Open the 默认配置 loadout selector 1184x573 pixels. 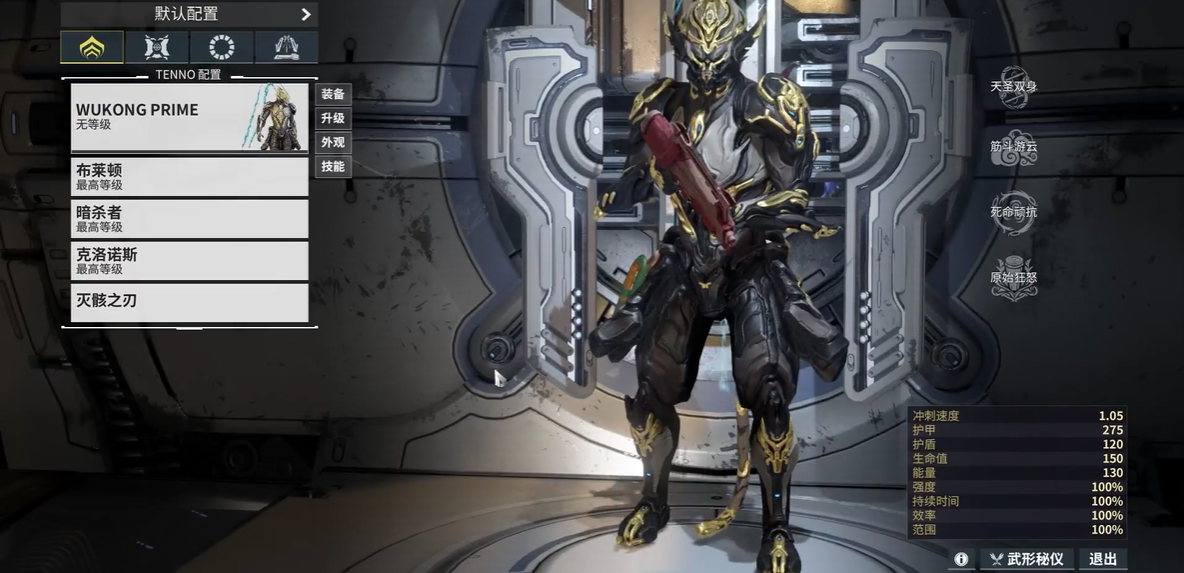click(x=189, y=14)
